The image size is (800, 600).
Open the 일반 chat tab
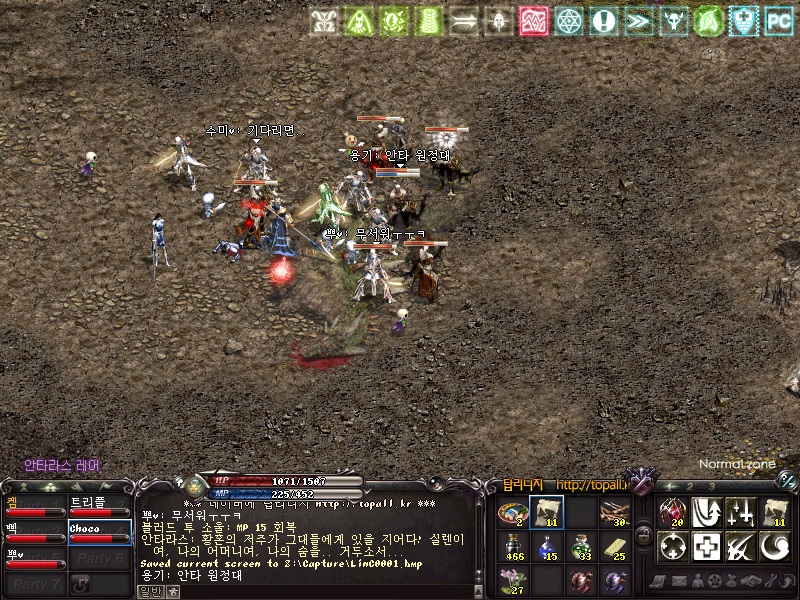(x=148, y=591)
